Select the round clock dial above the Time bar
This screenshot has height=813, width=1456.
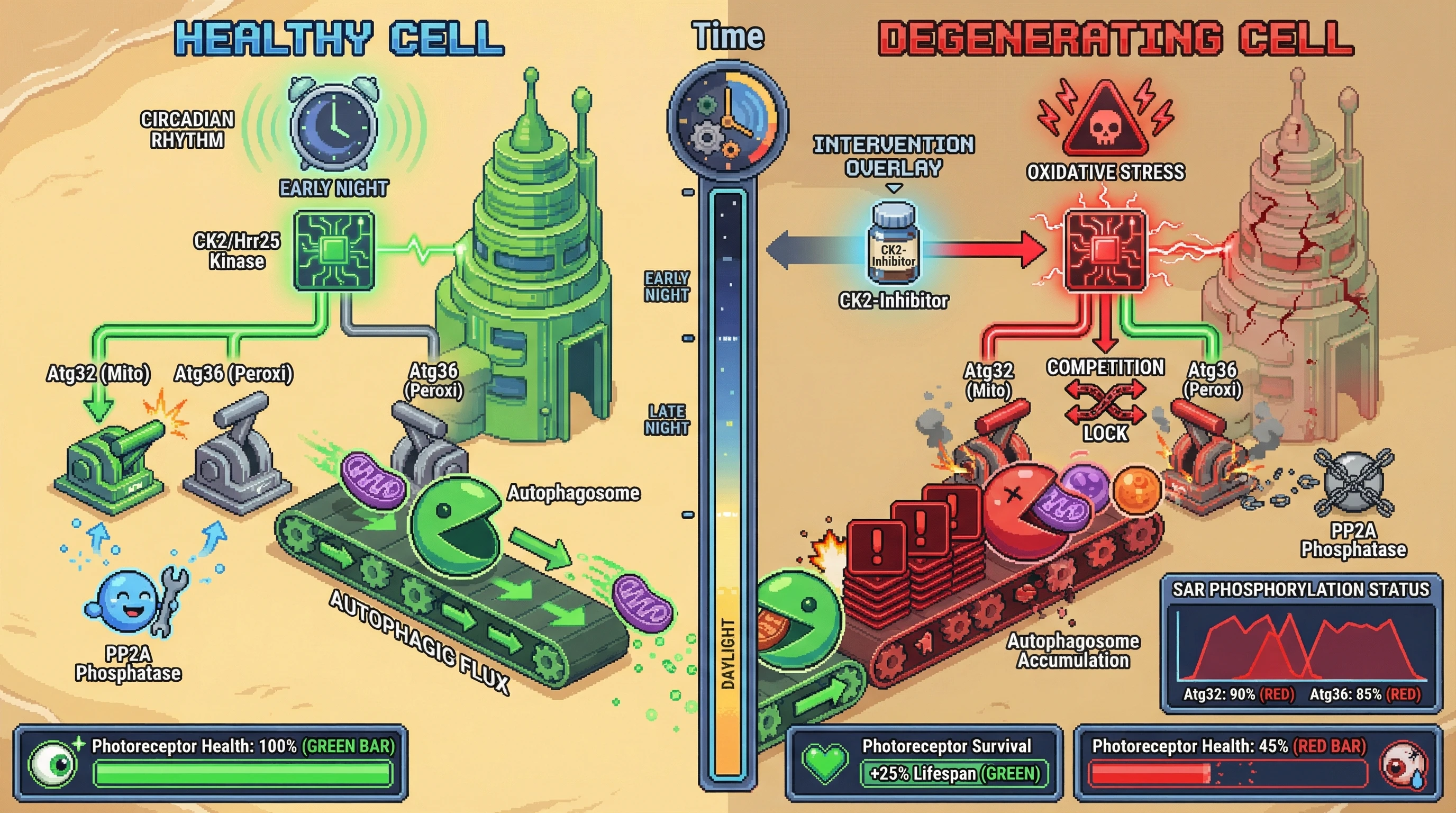tap(727, 122)
